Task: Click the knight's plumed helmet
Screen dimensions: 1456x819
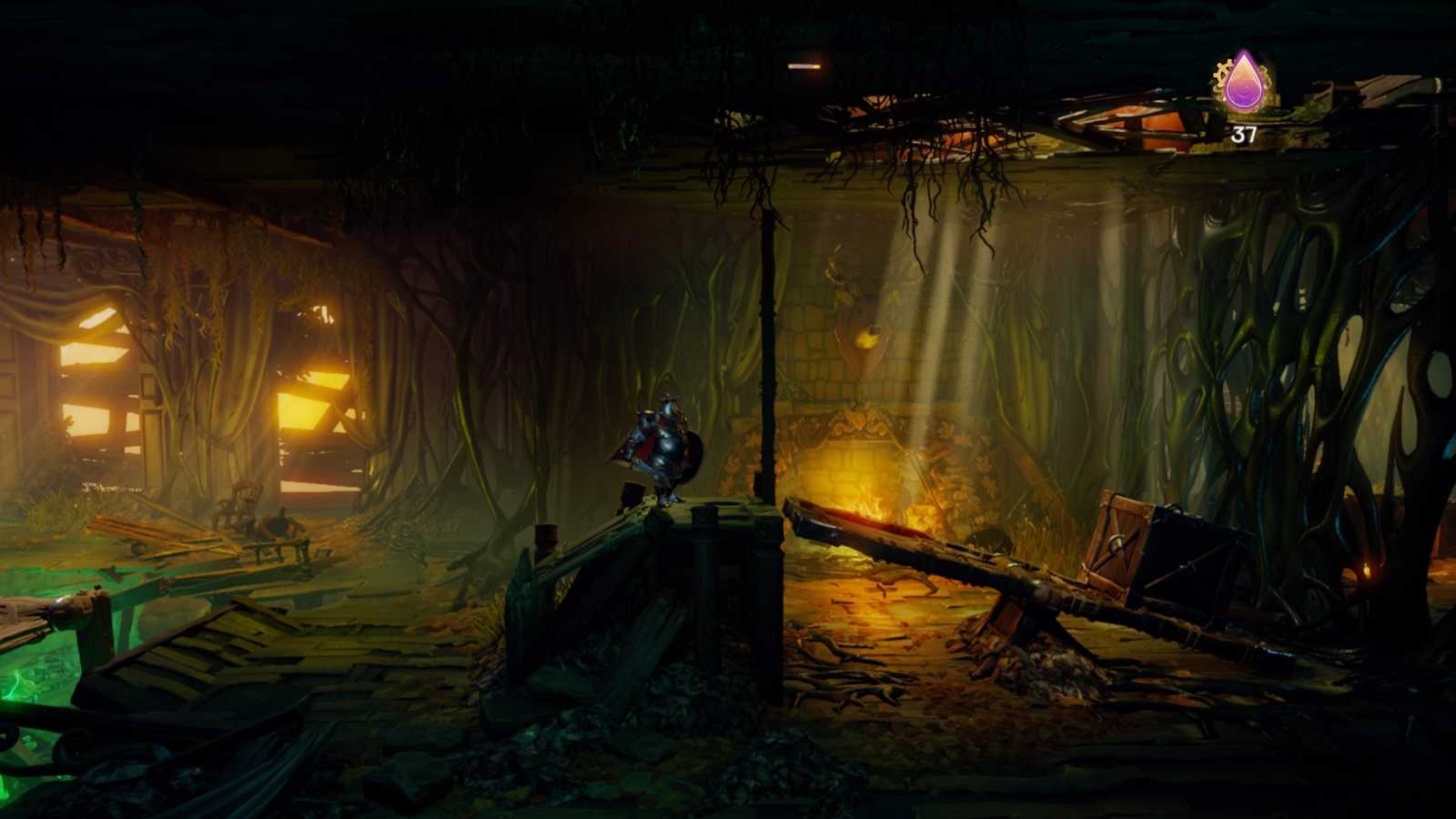Action: pyautogui.click(x=669, y=400)
